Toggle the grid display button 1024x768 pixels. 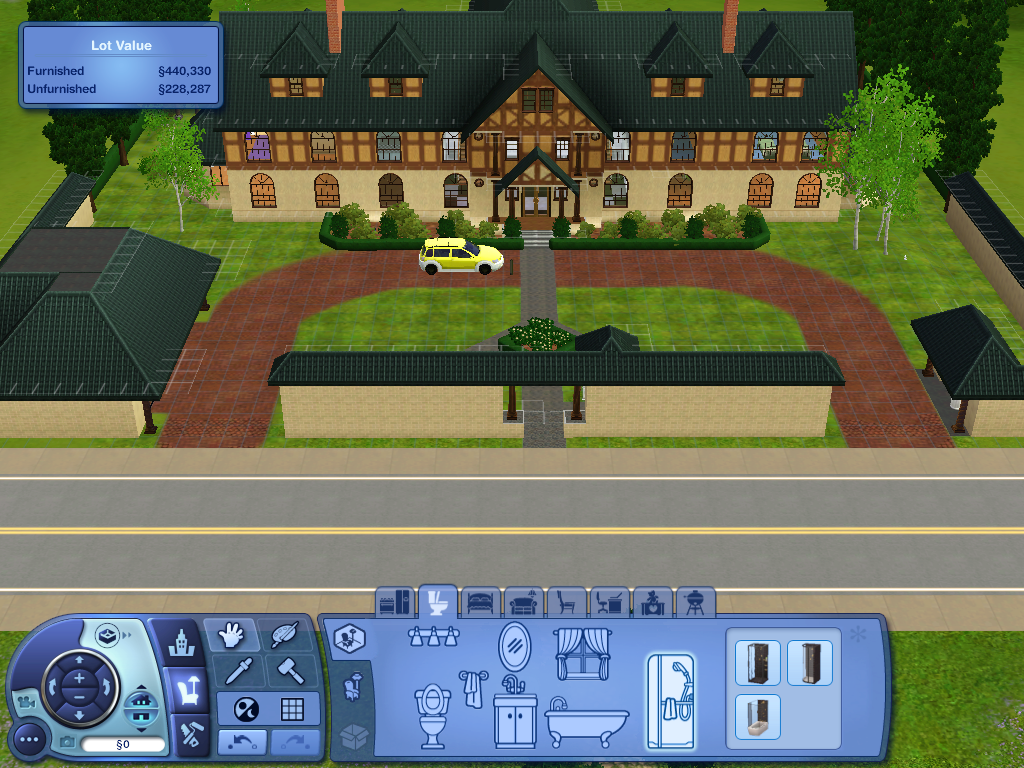[x=292, y=709]
